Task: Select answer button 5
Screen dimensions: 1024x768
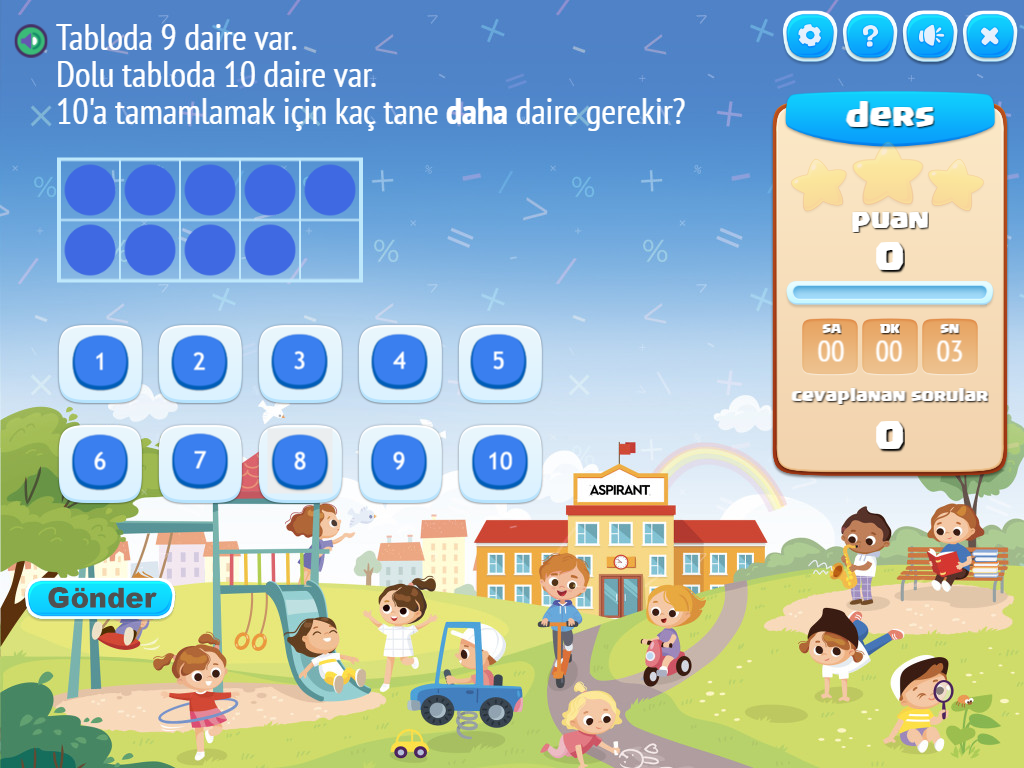Action: (x=500, y=362)
